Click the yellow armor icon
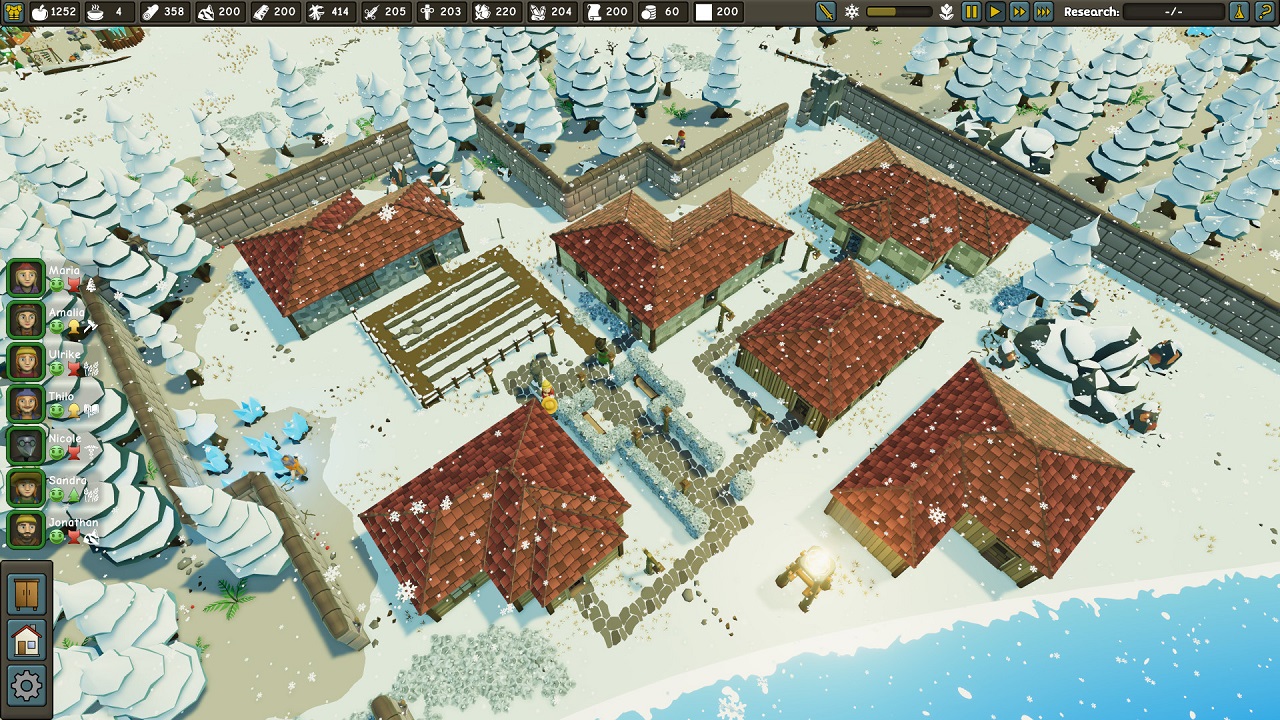Screen dimensions: 1280x720 (x=14, y=12)
